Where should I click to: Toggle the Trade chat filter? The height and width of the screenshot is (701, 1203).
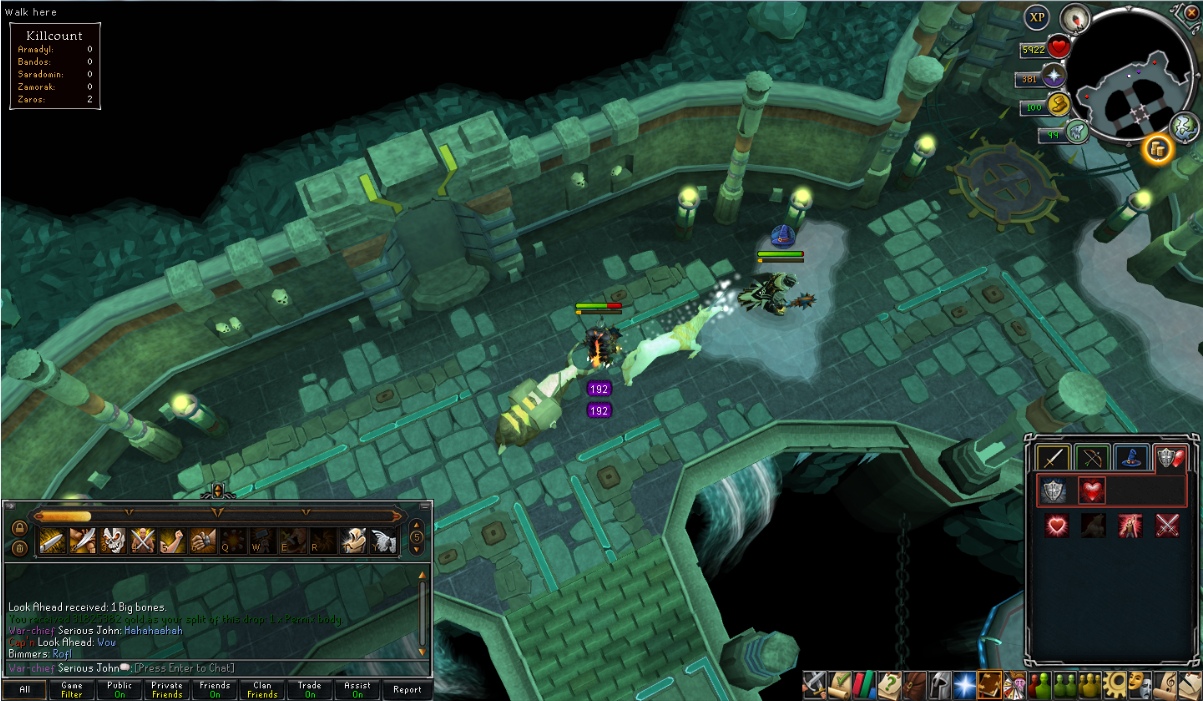(310, 690)
